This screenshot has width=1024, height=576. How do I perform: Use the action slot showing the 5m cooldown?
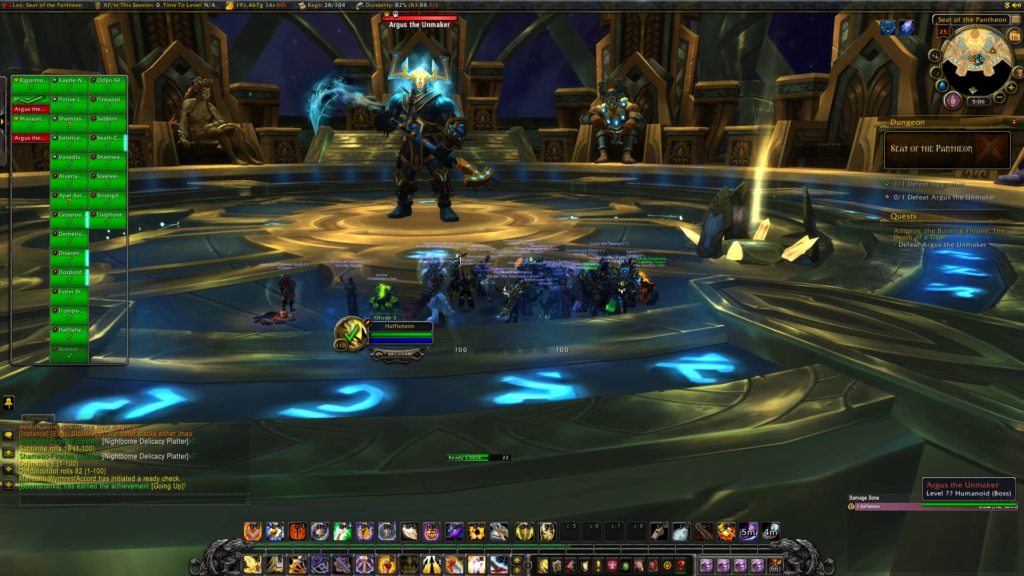pos(748,532)
